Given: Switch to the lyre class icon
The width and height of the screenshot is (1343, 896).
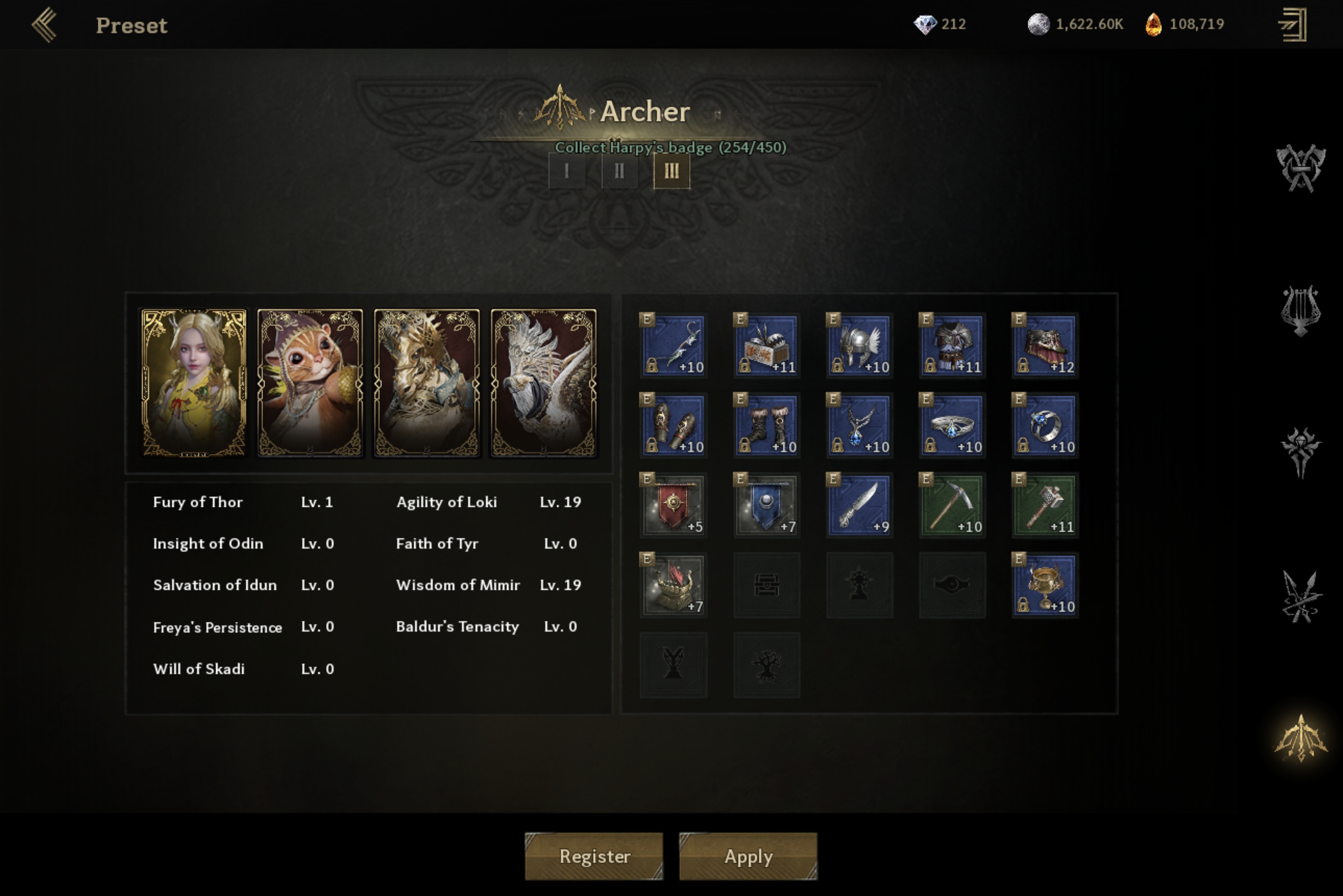Looking at the screenshot, I should tap(1301, 310).
